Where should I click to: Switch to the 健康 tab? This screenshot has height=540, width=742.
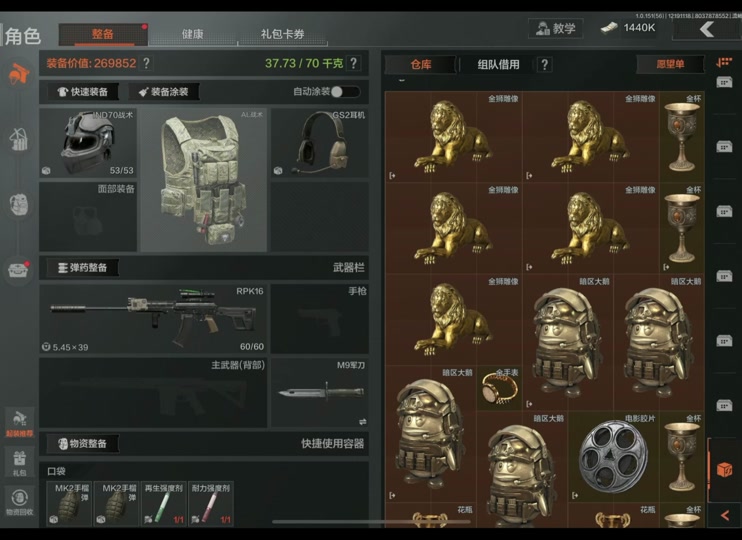point(192,34)
